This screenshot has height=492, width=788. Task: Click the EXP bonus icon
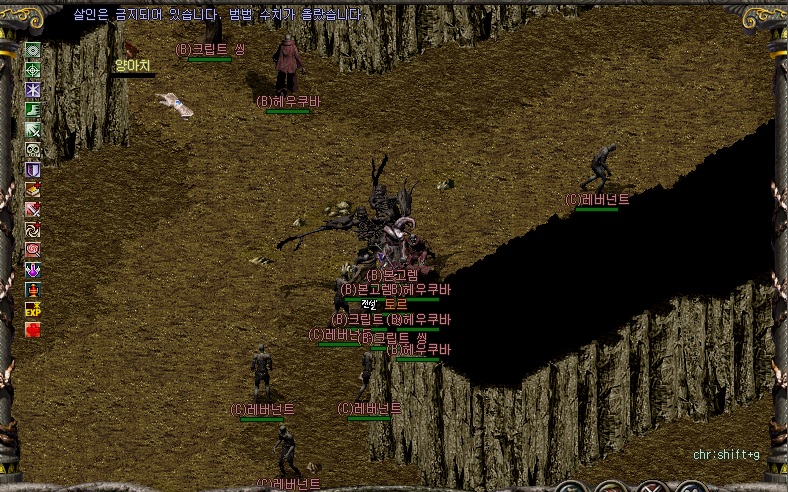tap(33, 309)
